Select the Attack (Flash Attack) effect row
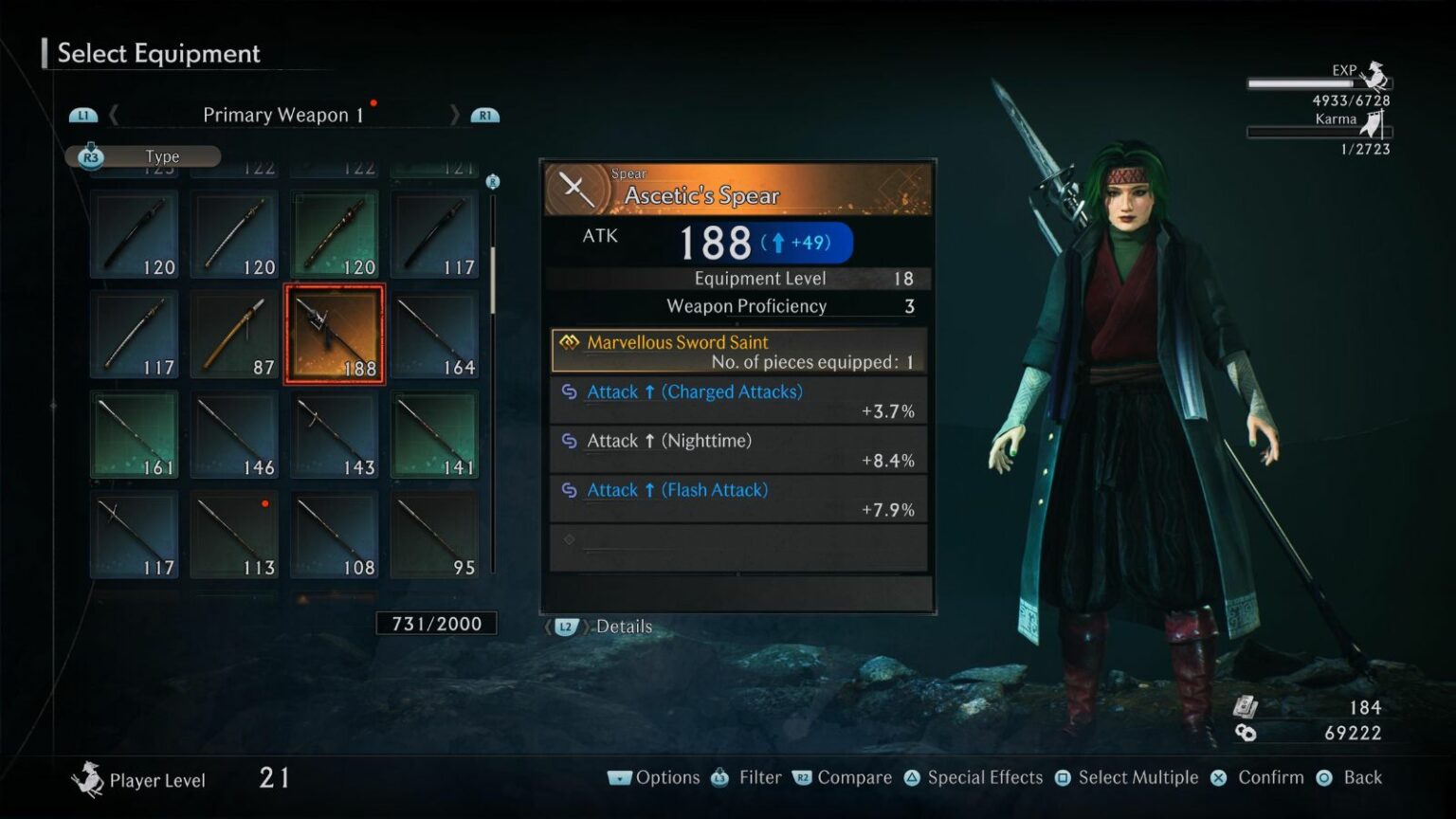 click(x=738, y=500)
